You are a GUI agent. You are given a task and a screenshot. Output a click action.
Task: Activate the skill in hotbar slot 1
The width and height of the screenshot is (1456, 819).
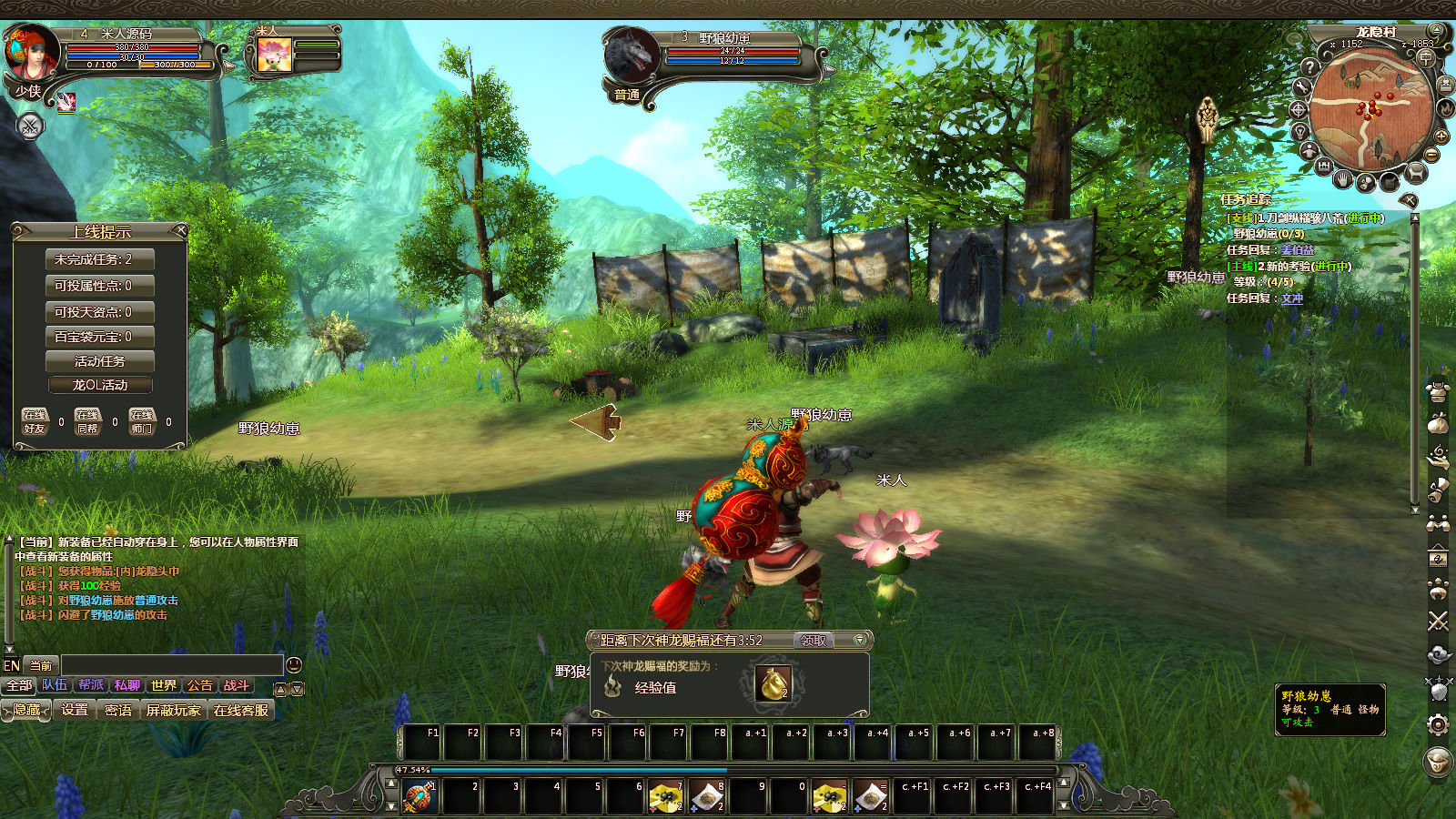(420, 797)
